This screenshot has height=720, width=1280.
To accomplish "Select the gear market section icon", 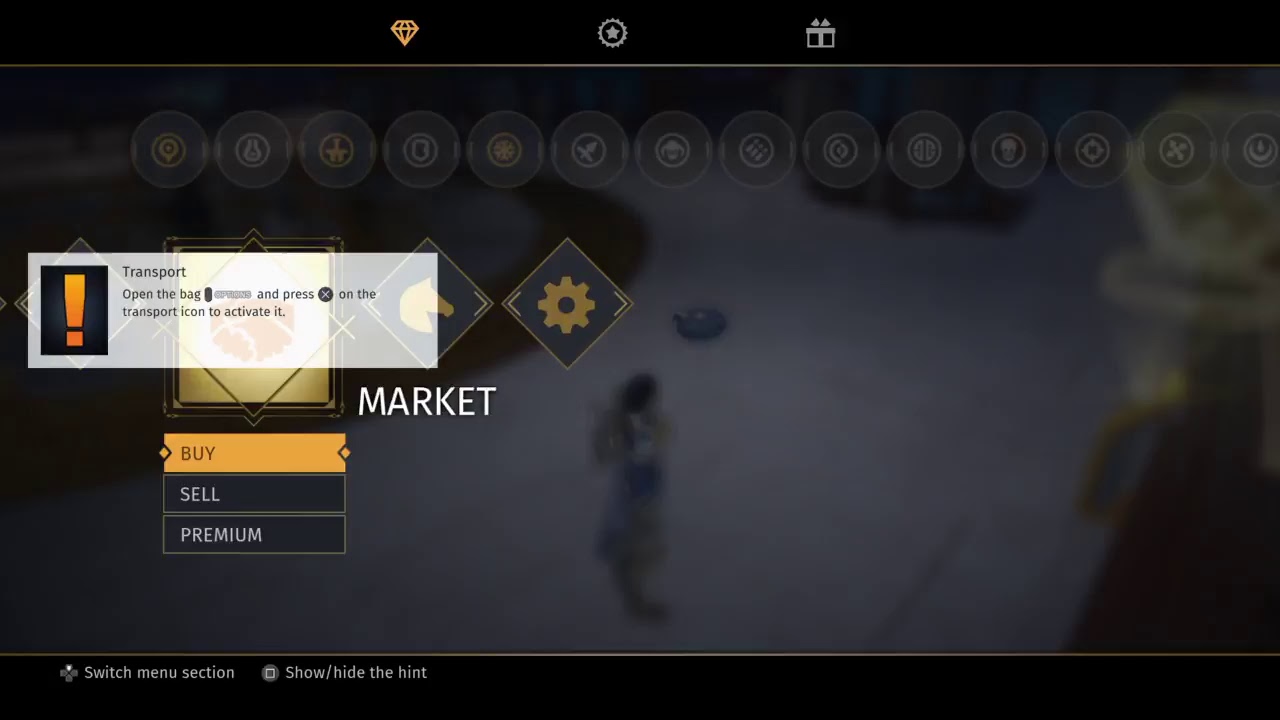I will pyautogui.click(x=567, y=303).
